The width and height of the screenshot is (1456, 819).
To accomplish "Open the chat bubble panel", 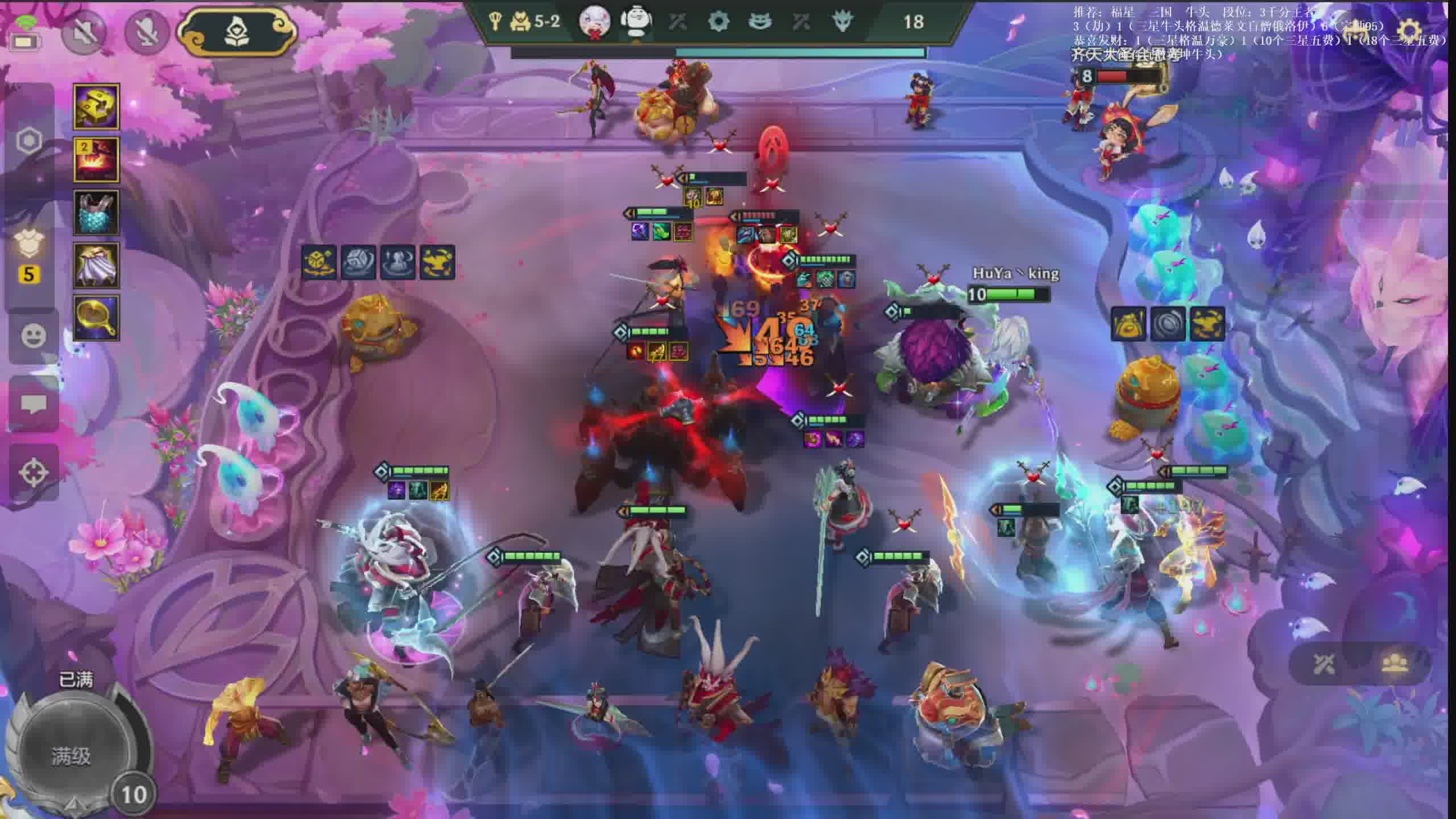I will pos(34,404).
